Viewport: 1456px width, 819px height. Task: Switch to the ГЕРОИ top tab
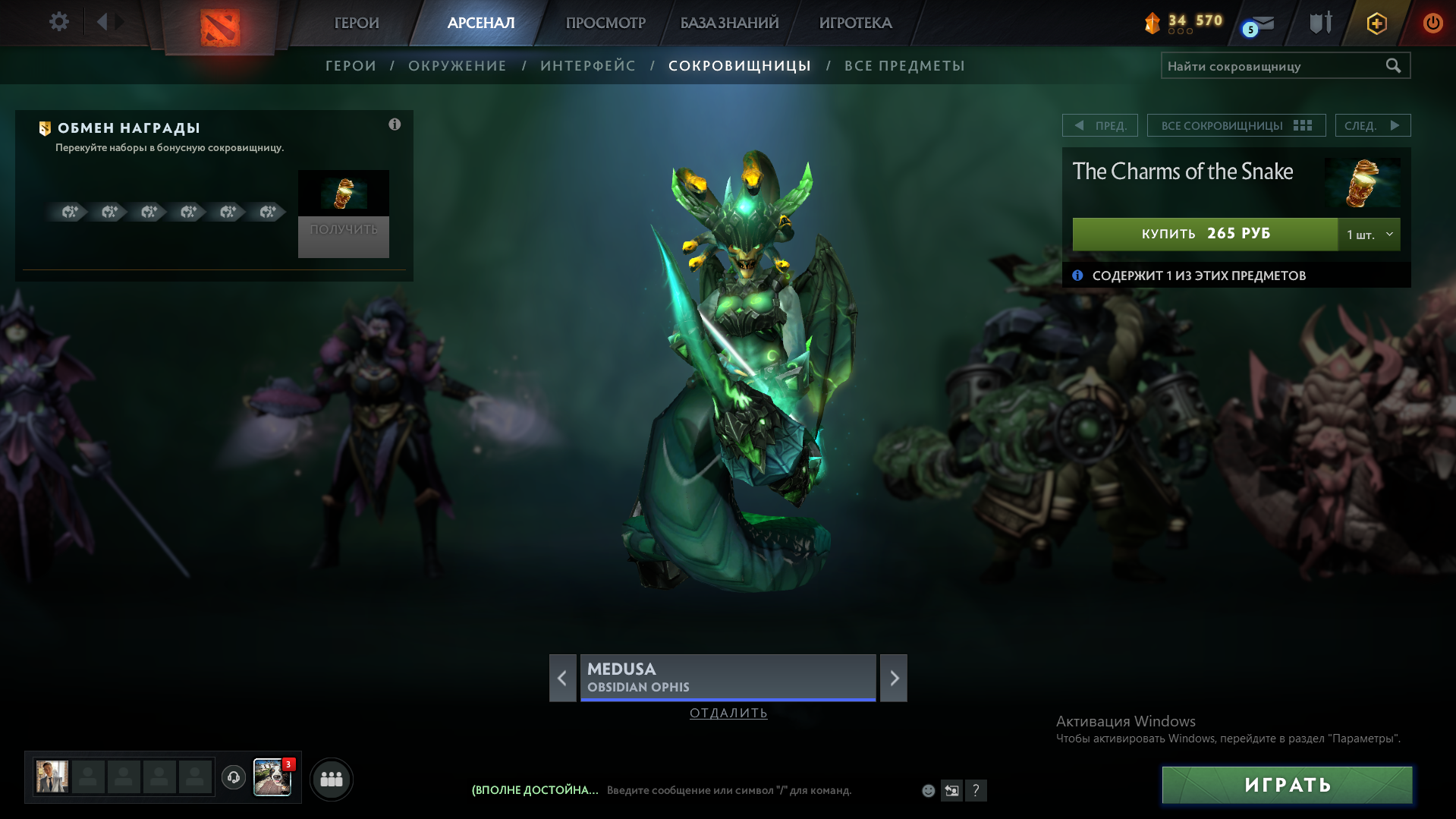[x=357, y=23]
